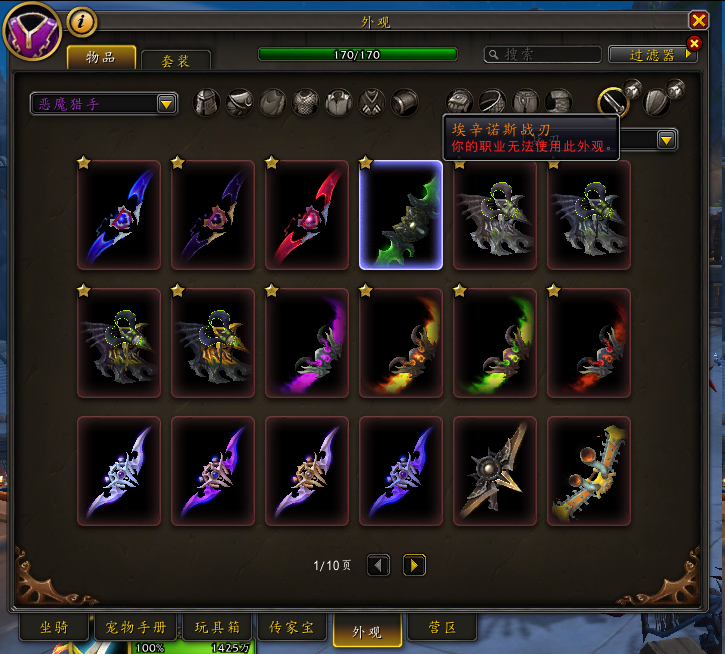This screenshot has height=654, width=725.
Task: Choose the helmet slot icon
Action: (207, 102)
